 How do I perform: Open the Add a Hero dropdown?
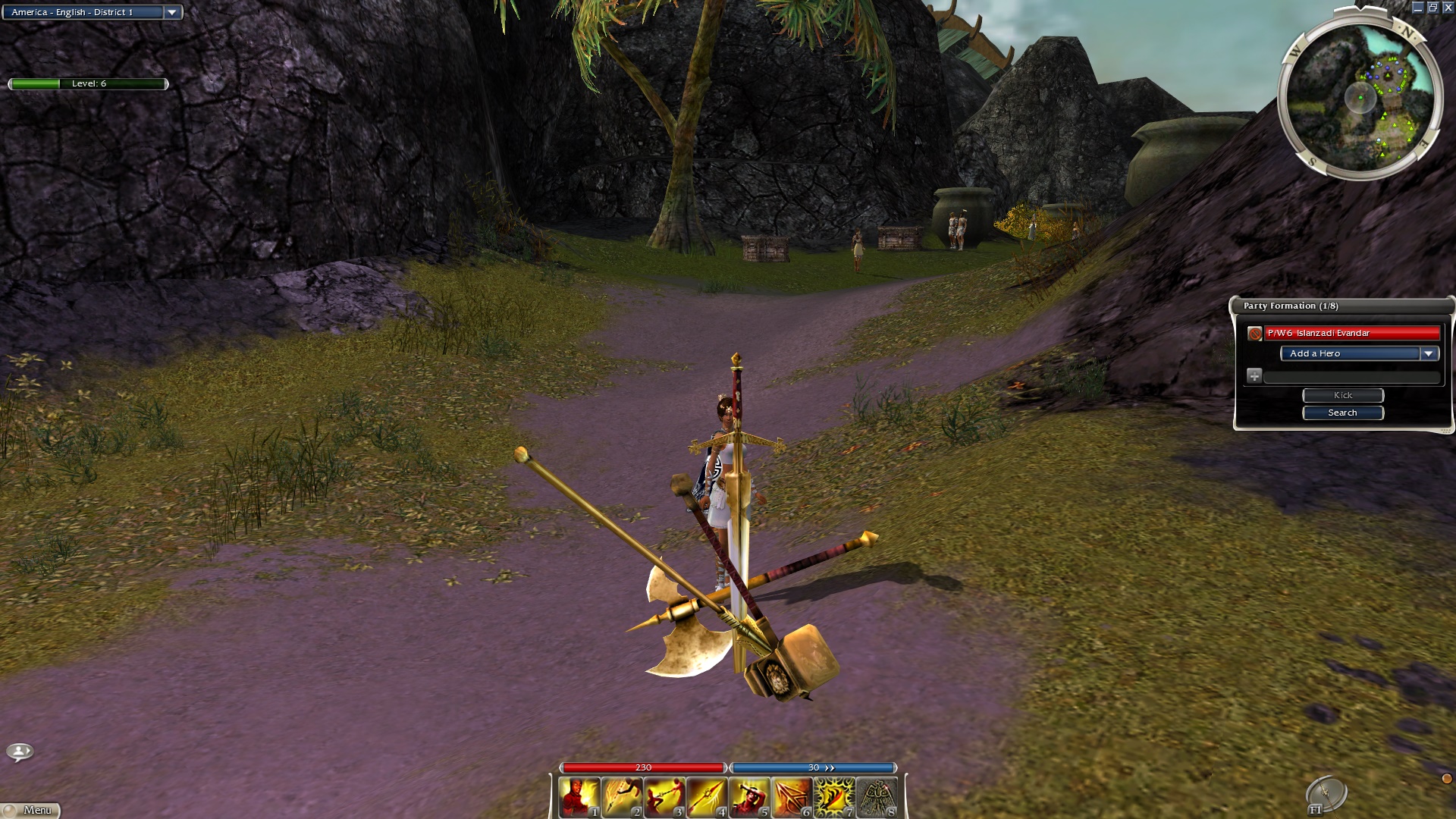1429,353
